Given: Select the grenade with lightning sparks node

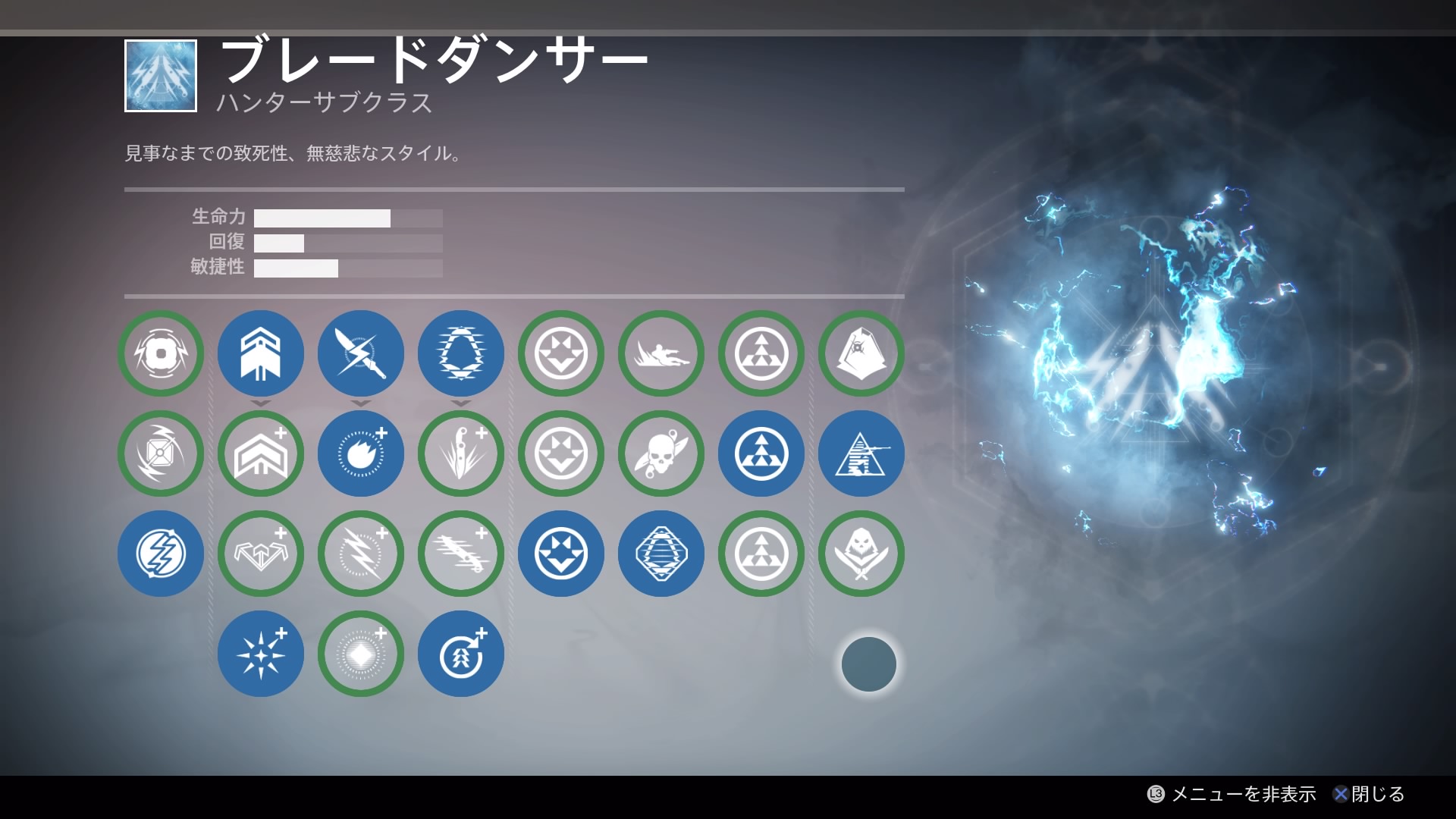Looking at the screenshot, I should coord(161,353).
